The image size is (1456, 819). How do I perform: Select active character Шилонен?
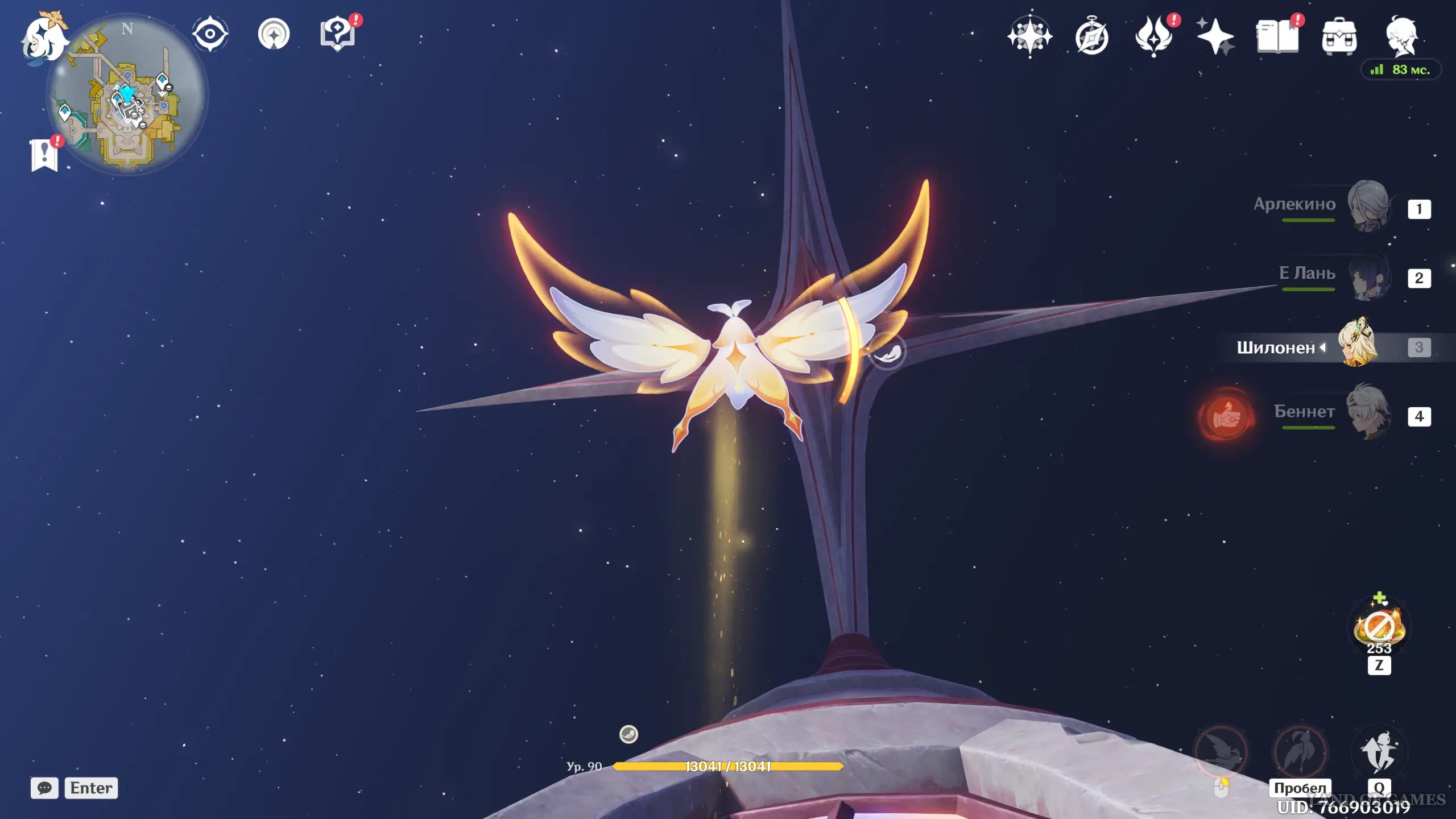click(1358, 345)
